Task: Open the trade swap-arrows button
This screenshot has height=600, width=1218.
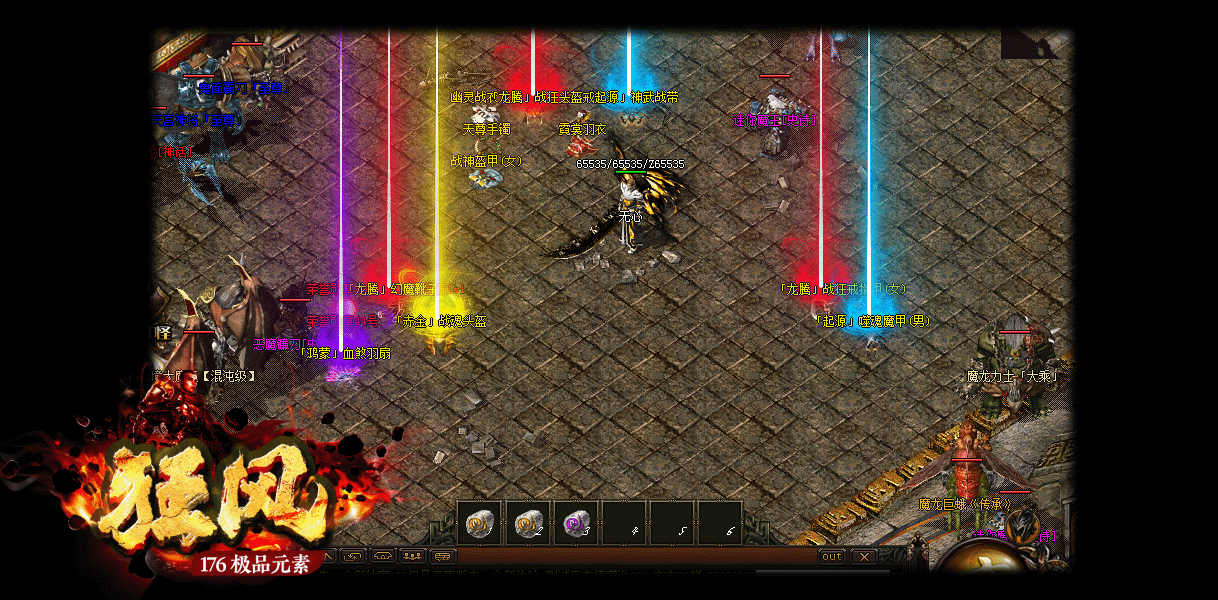Action: point(352,556)
